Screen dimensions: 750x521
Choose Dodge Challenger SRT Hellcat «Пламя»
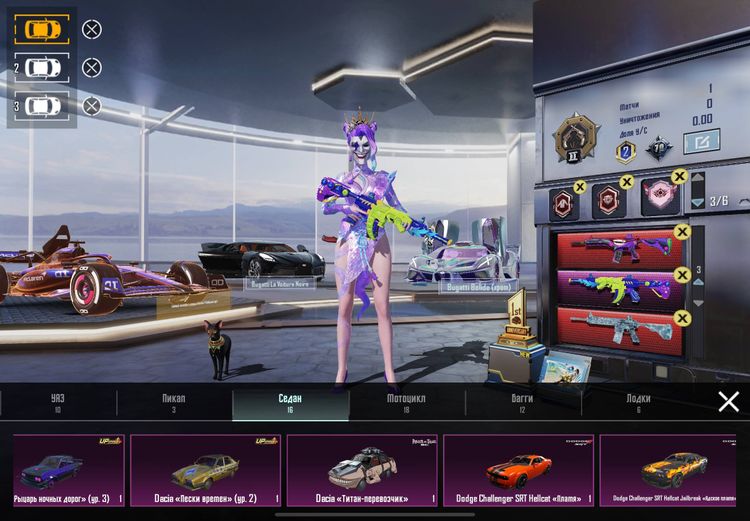click(x=518, y=470)
